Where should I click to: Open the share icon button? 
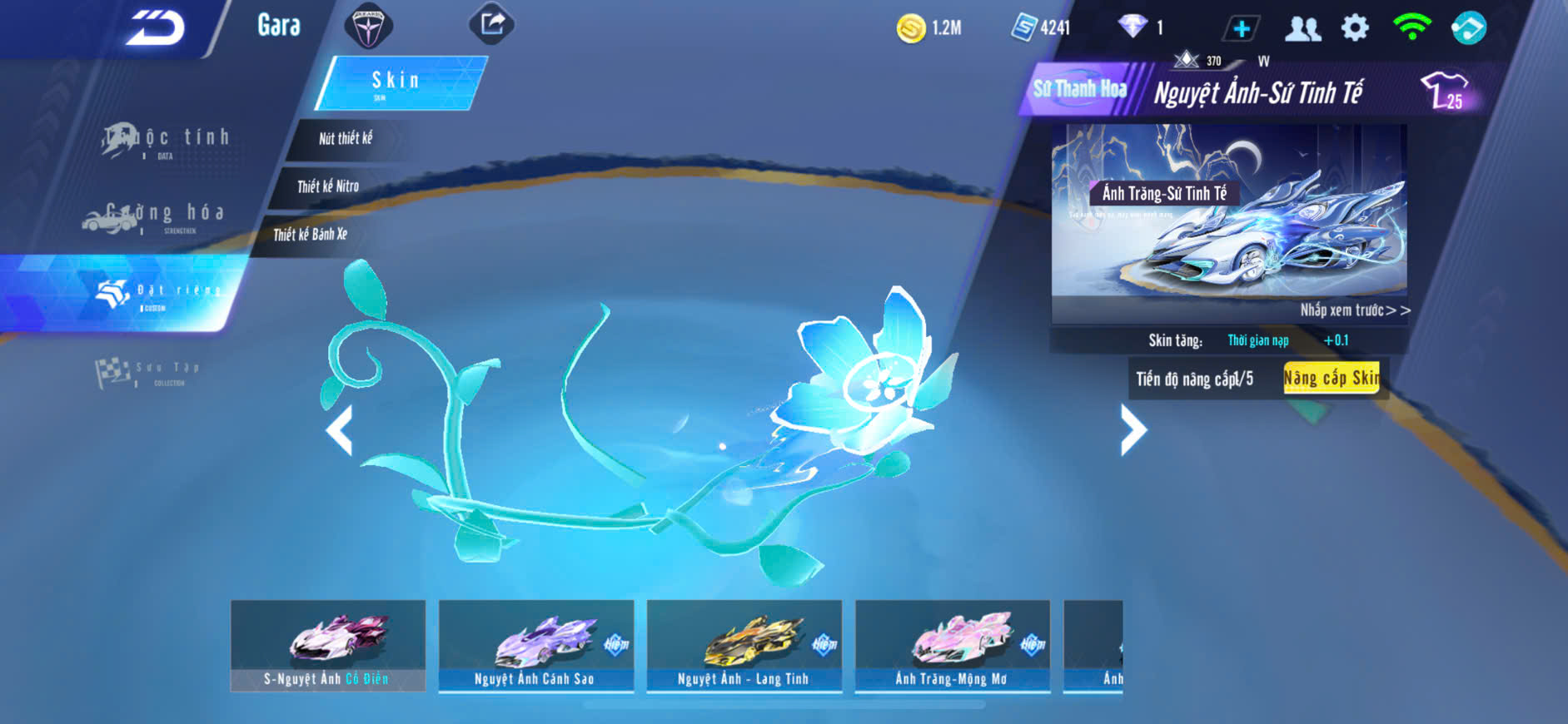click(x=492, y=23)
